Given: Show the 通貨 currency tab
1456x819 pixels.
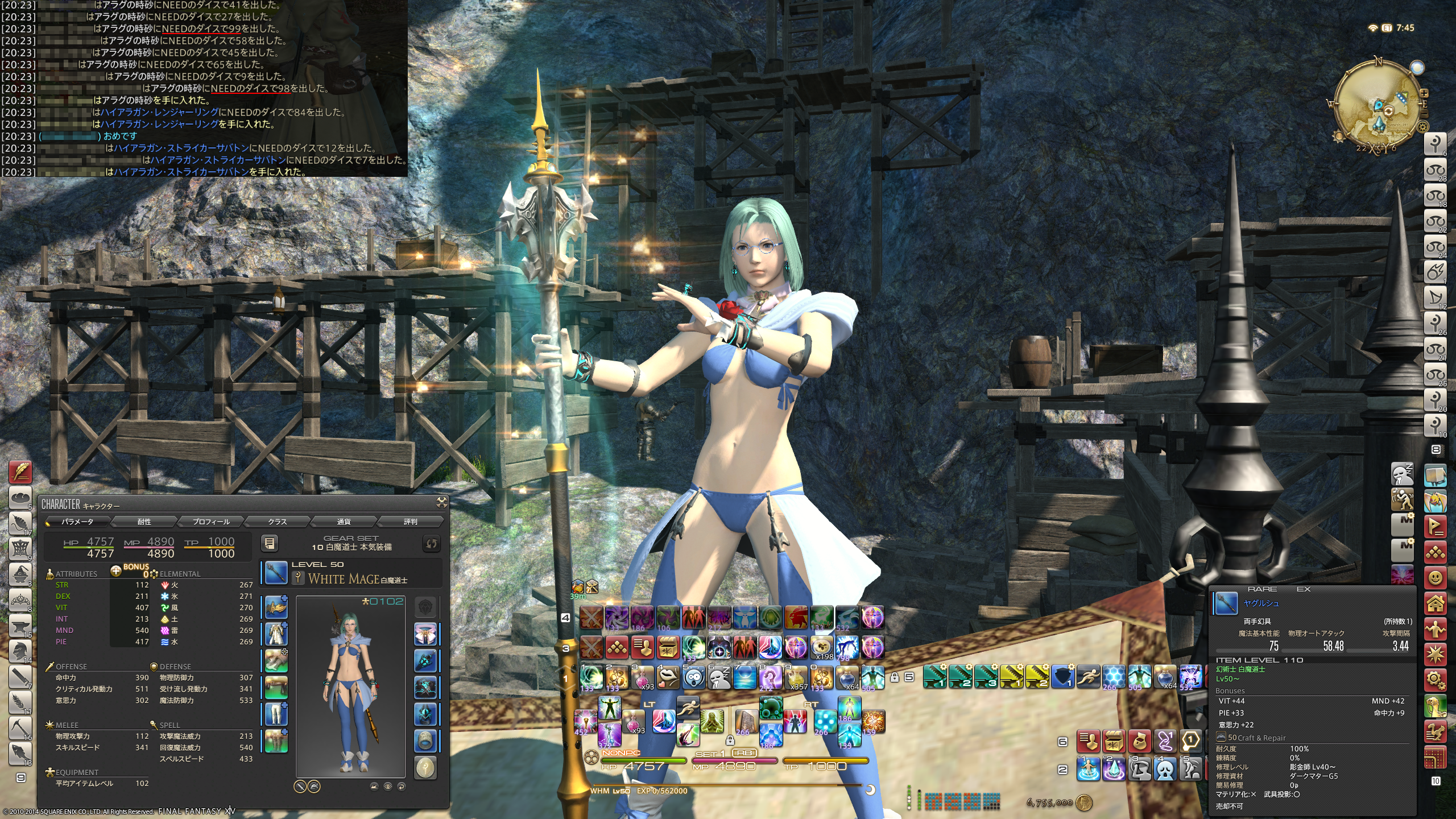Looking at the screenshot, I should [344, 522].
